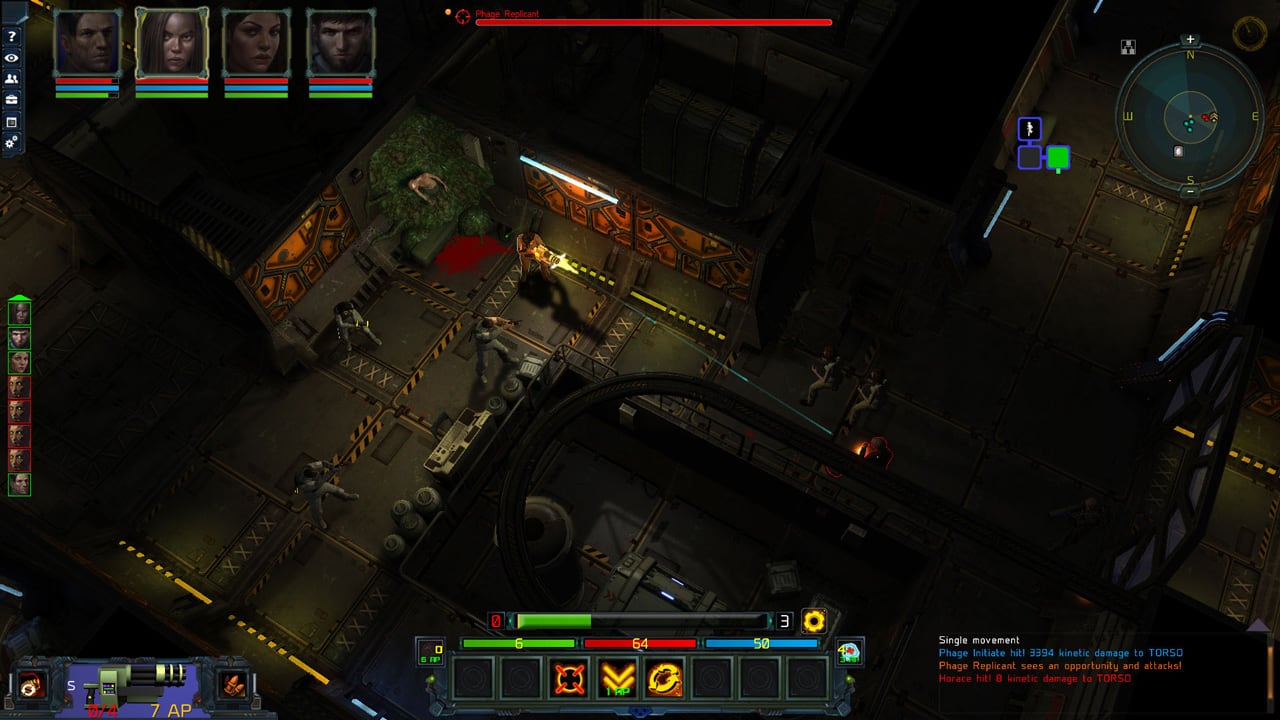The image size is (1280, 720).
Task: Select the first squad member portrait
Action: coord(87,44)
